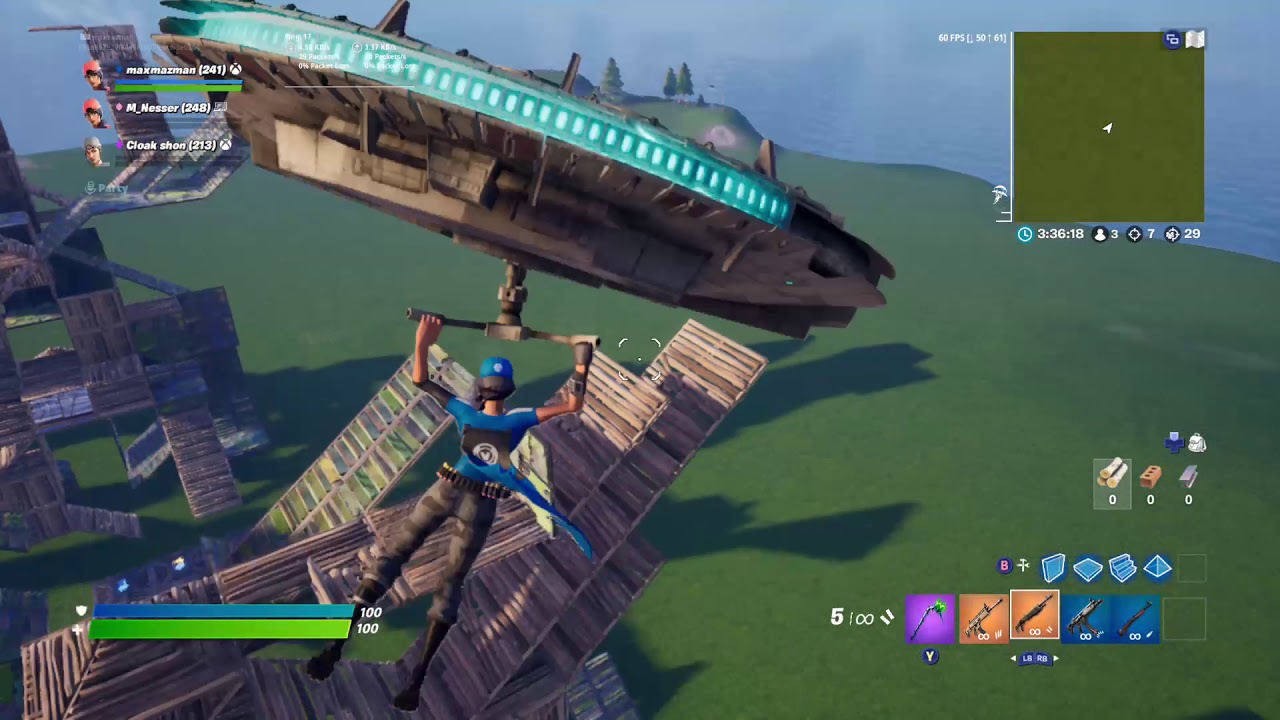Click the eliminations crosshair icon
This screenshot has height=720, width=1280.
tap(1134, 234)
